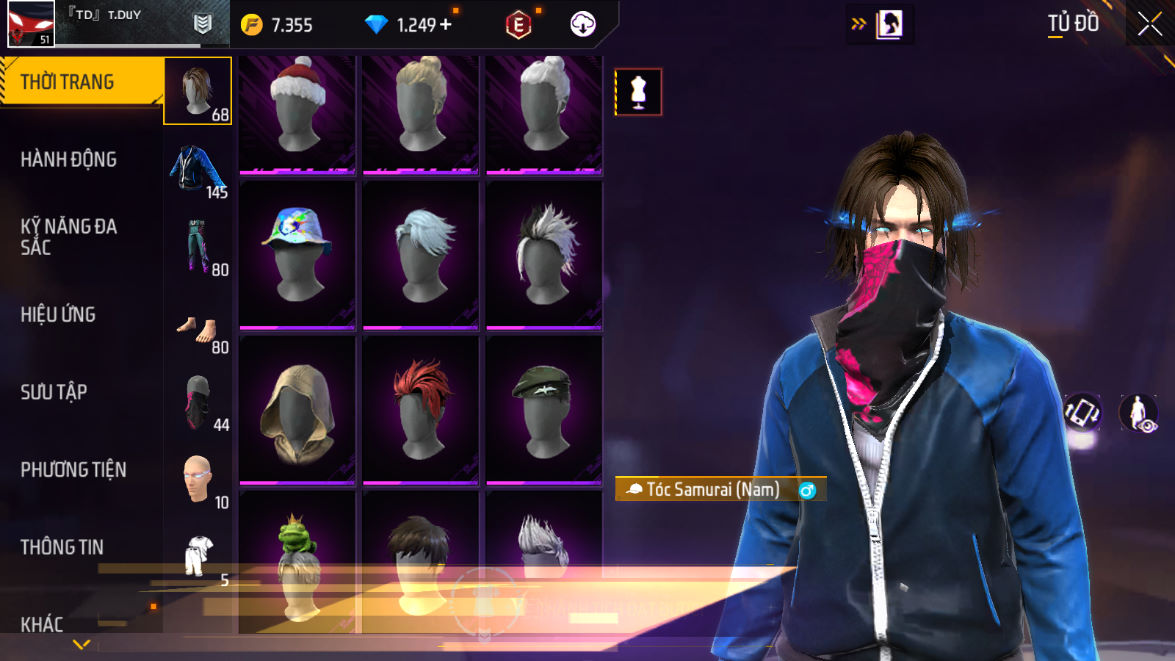Viewport: 1175px width, 661px height.
Task: Show the Sưu Tập category
Action: (x=54, y=392)
